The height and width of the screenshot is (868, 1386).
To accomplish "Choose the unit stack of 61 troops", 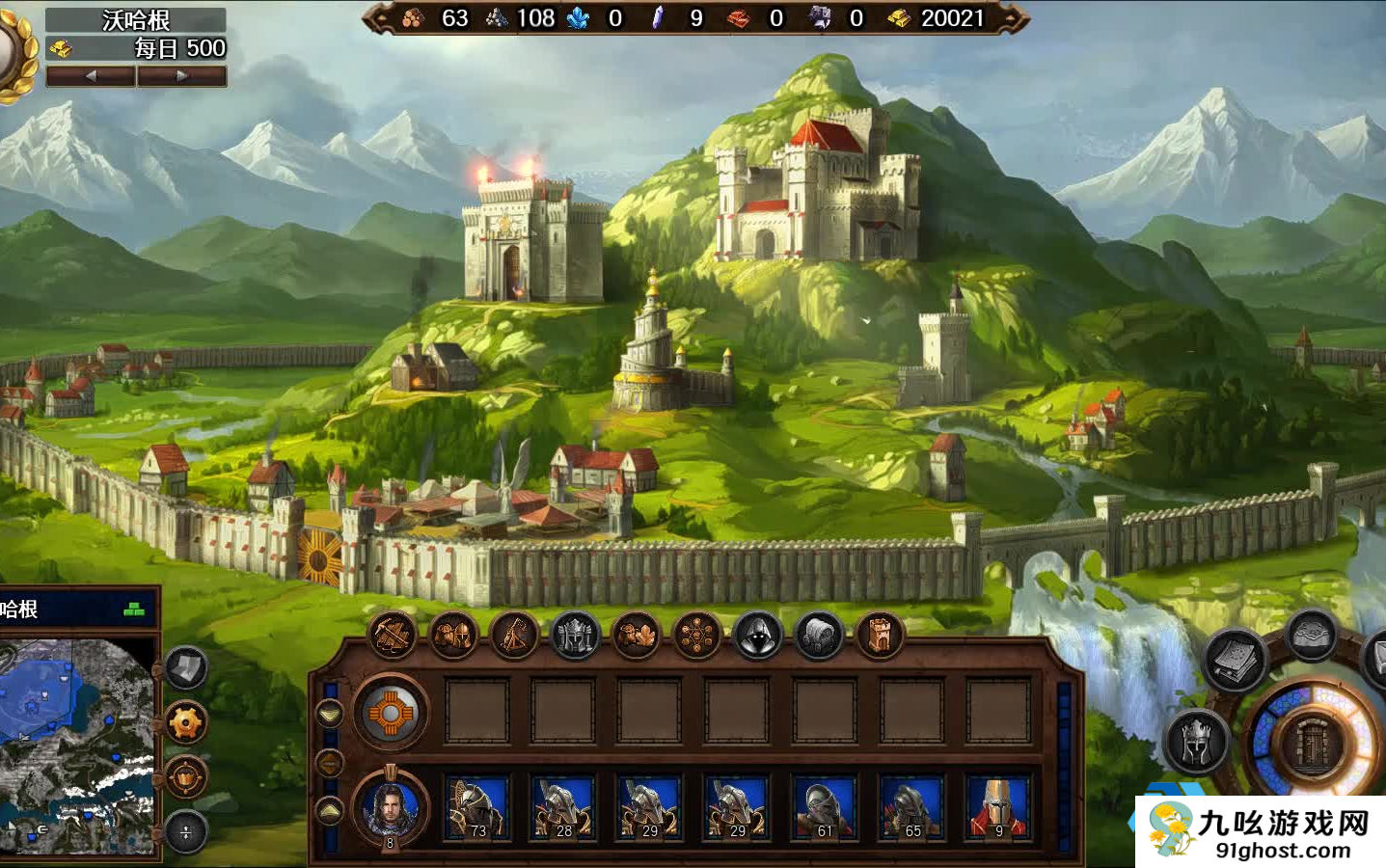I will (825, 808).
